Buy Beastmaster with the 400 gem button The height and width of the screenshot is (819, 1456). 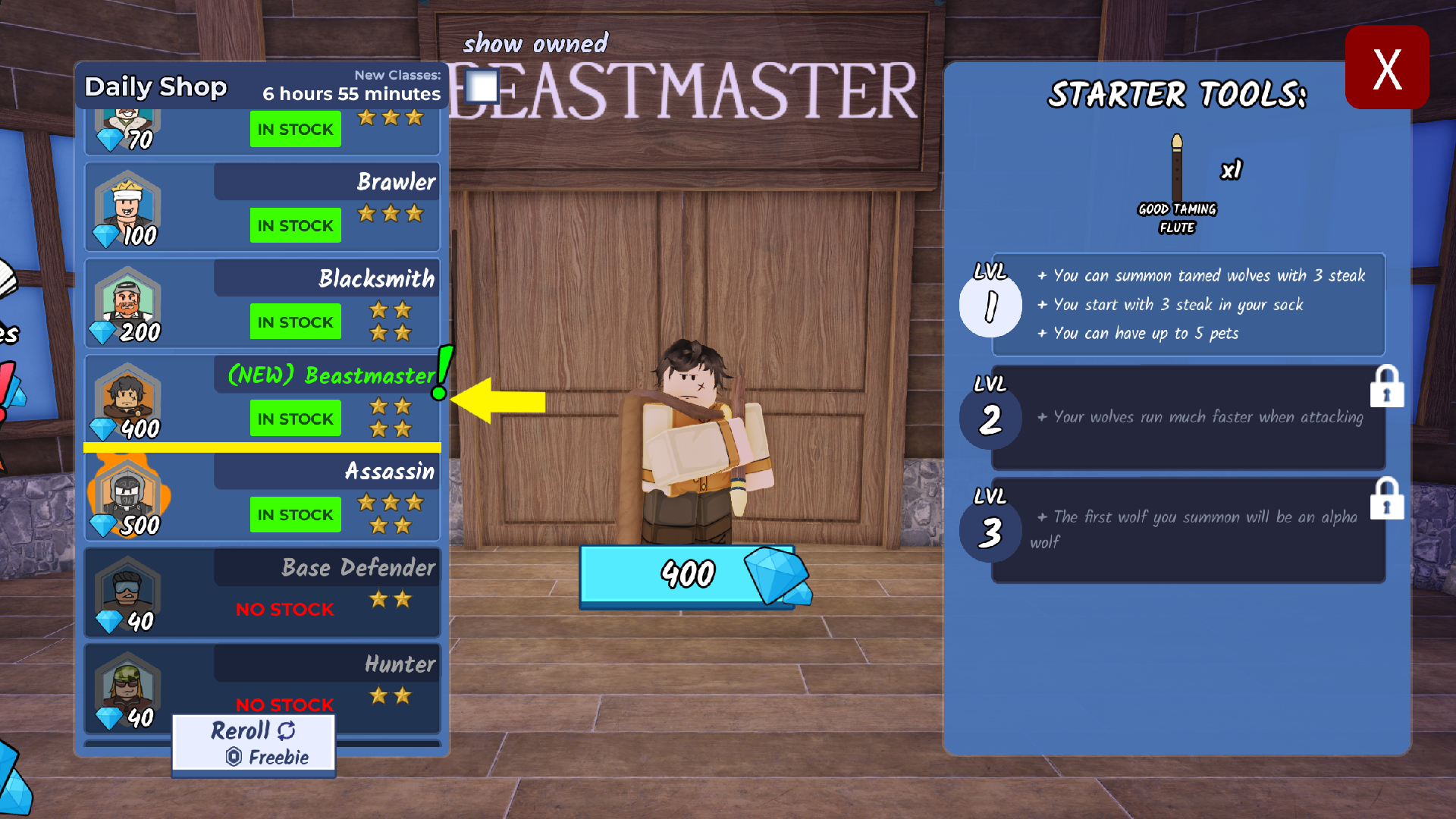pos(687,574)
